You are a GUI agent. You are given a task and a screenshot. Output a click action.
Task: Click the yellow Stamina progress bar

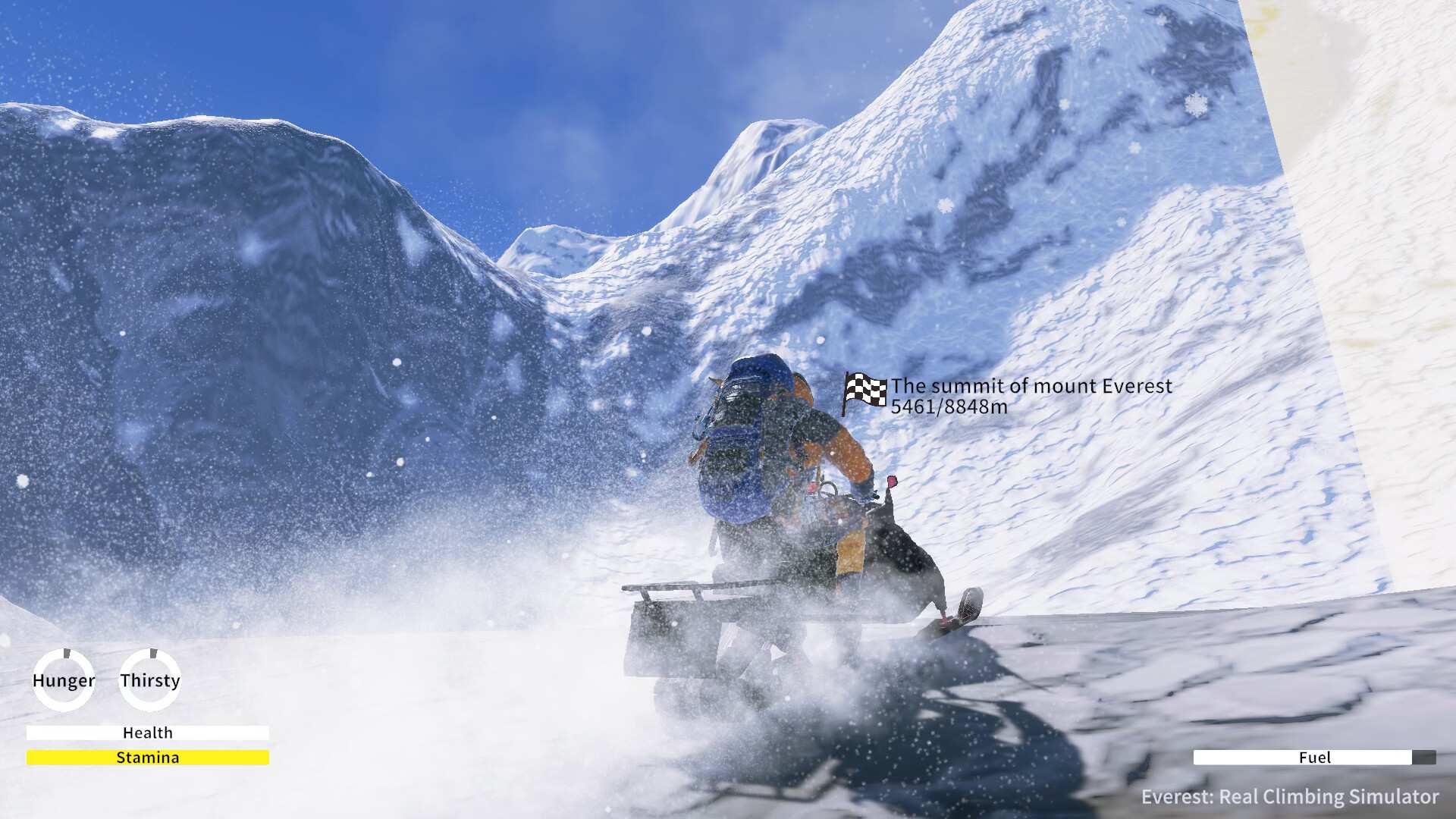(x=149, y=757)
